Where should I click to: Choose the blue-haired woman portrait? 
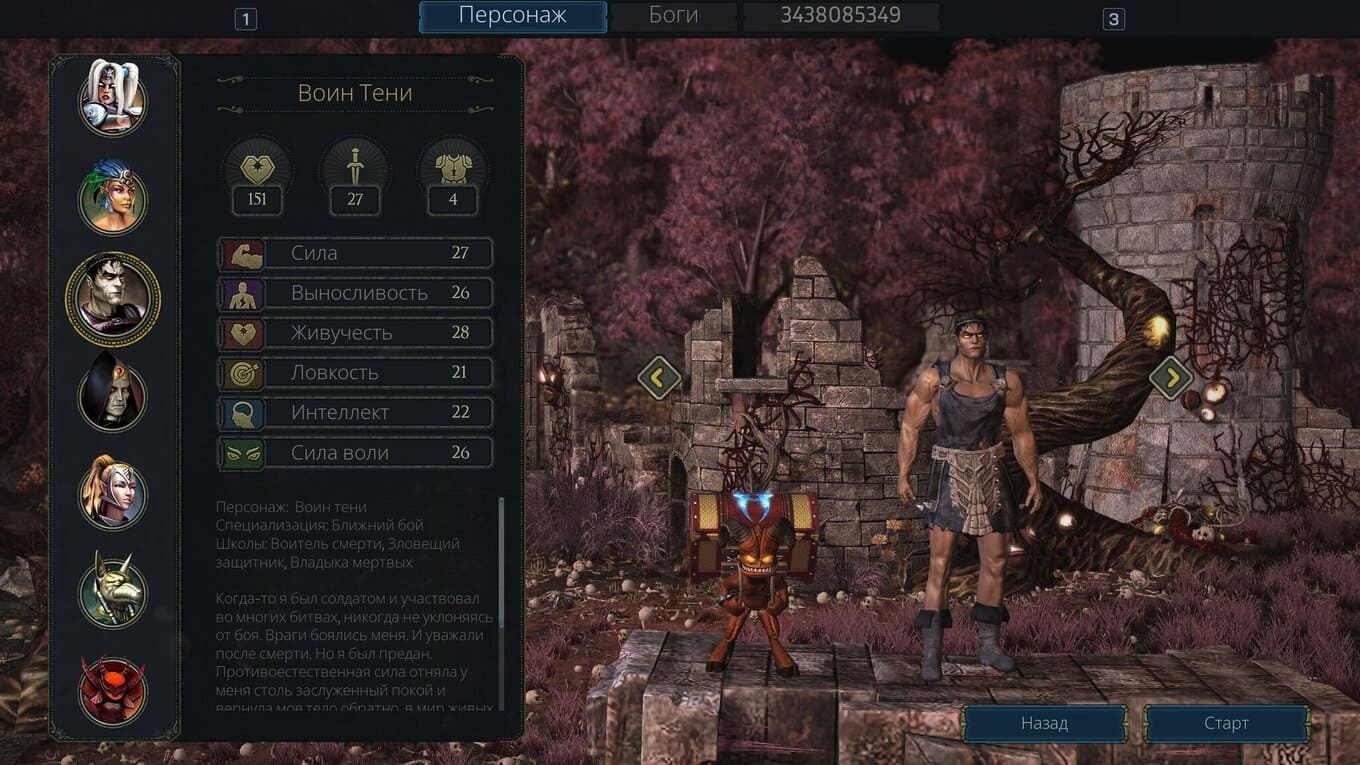tap(113, 198)
